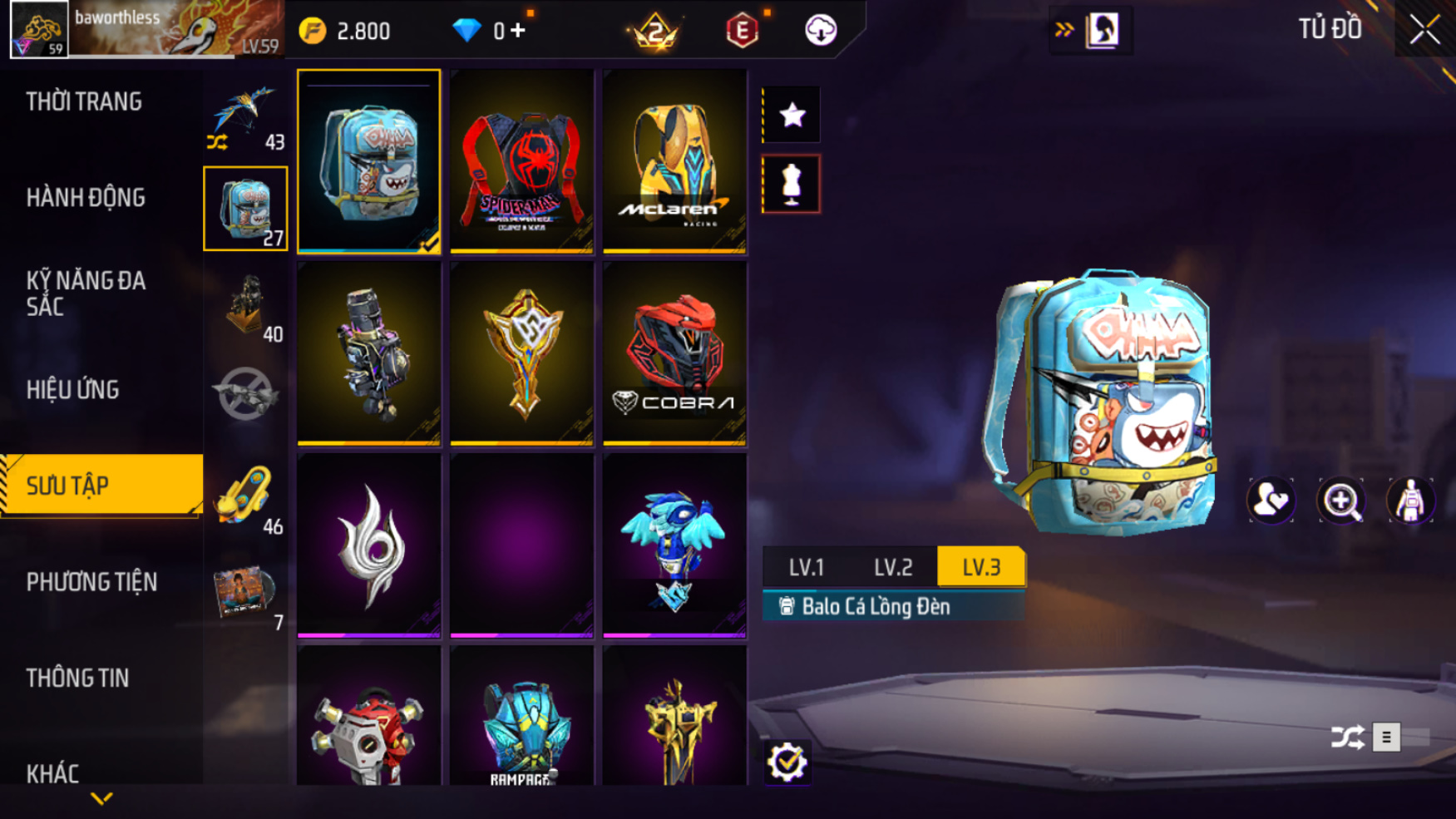
Task: Open the Thông Tin section
Action: pyautogui.click(x=77, y=678)
